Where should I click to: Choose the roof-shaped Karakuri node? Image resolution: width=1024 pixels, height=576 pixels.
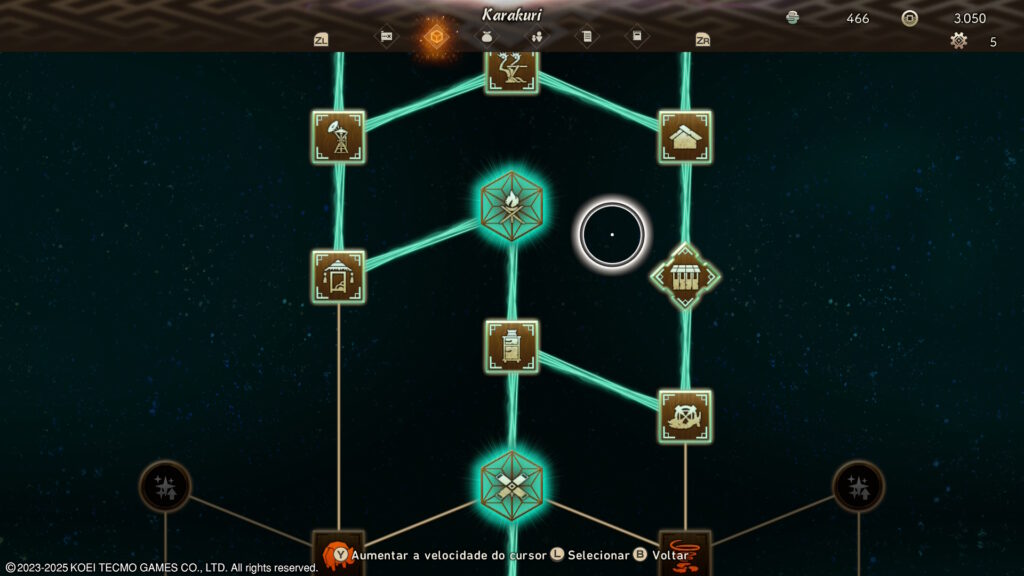[685, 137]
